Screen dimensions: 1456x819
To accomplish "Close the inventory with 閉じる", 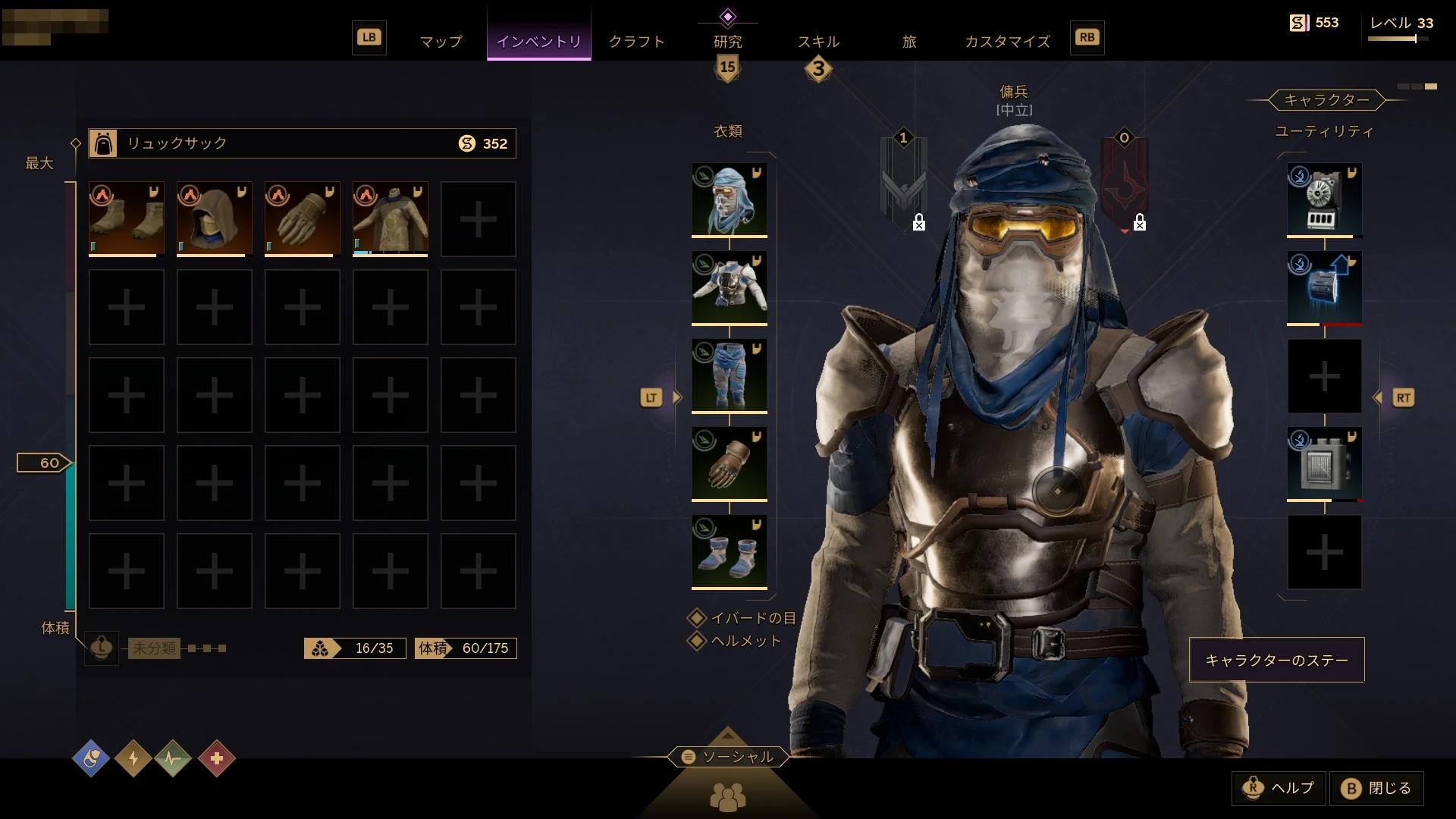I will [x=1376, y=789].
